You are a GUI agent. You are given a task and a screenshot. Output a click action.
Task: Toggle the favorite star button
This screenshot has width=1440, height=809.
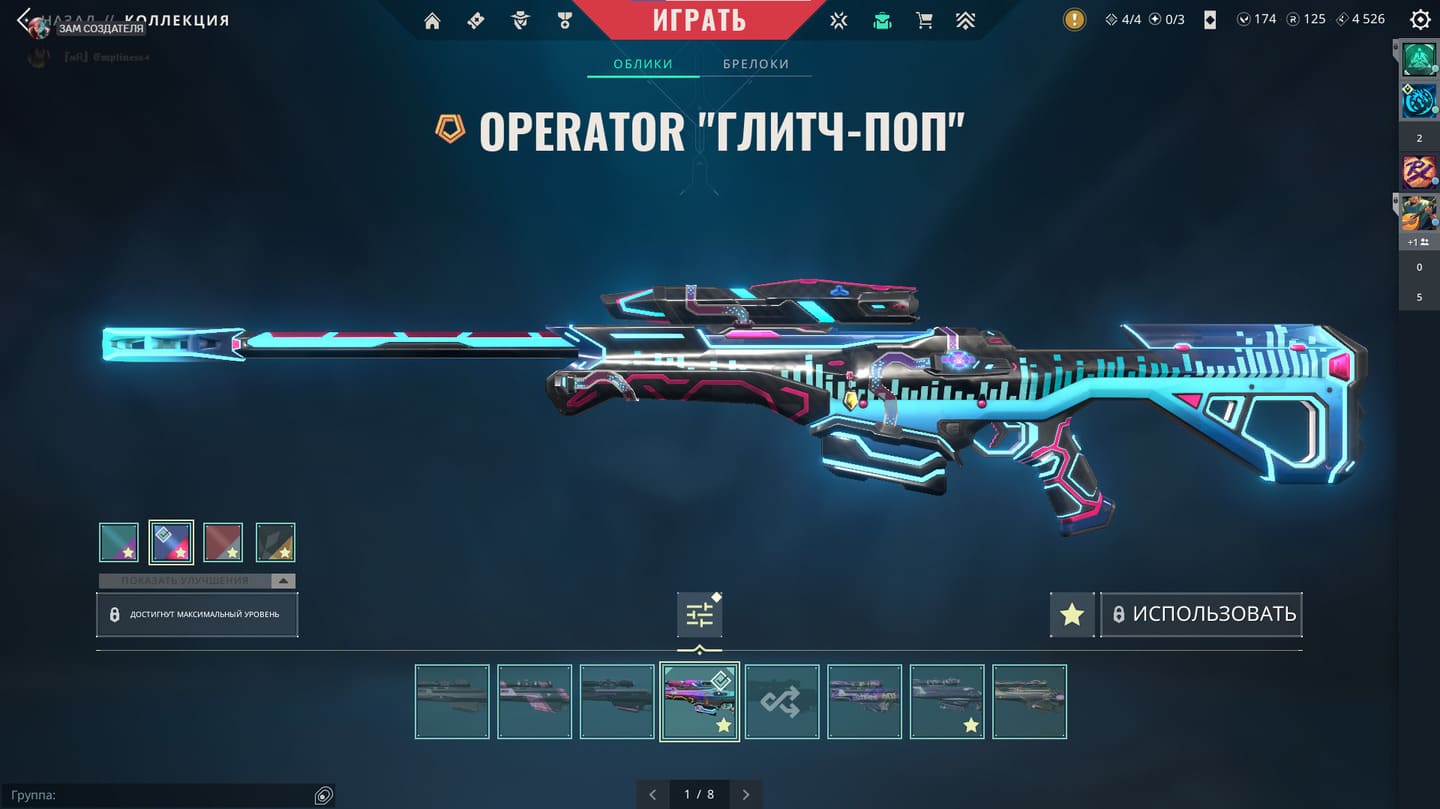pyautogui.click(x=1072, y=614)
